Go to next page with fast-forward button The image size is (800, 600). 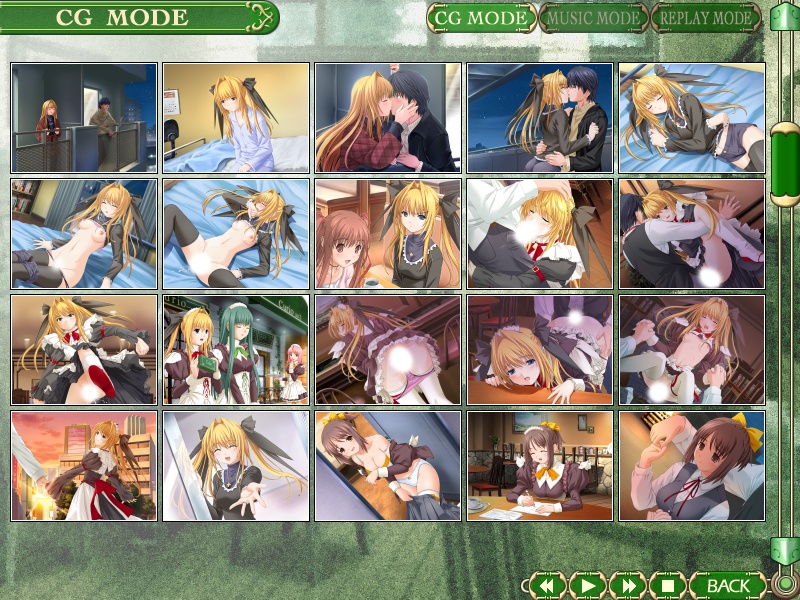coord(628,584)
